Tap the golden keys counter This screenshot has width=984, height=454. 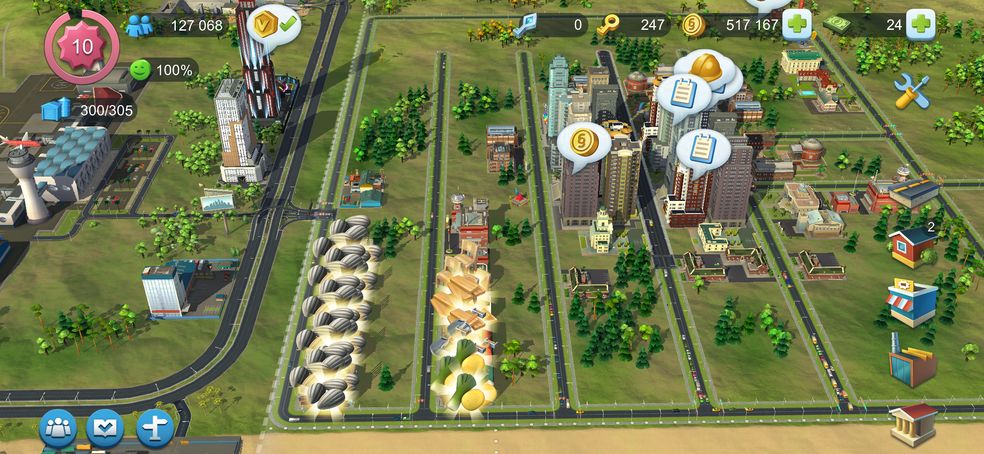coord(607,26)
